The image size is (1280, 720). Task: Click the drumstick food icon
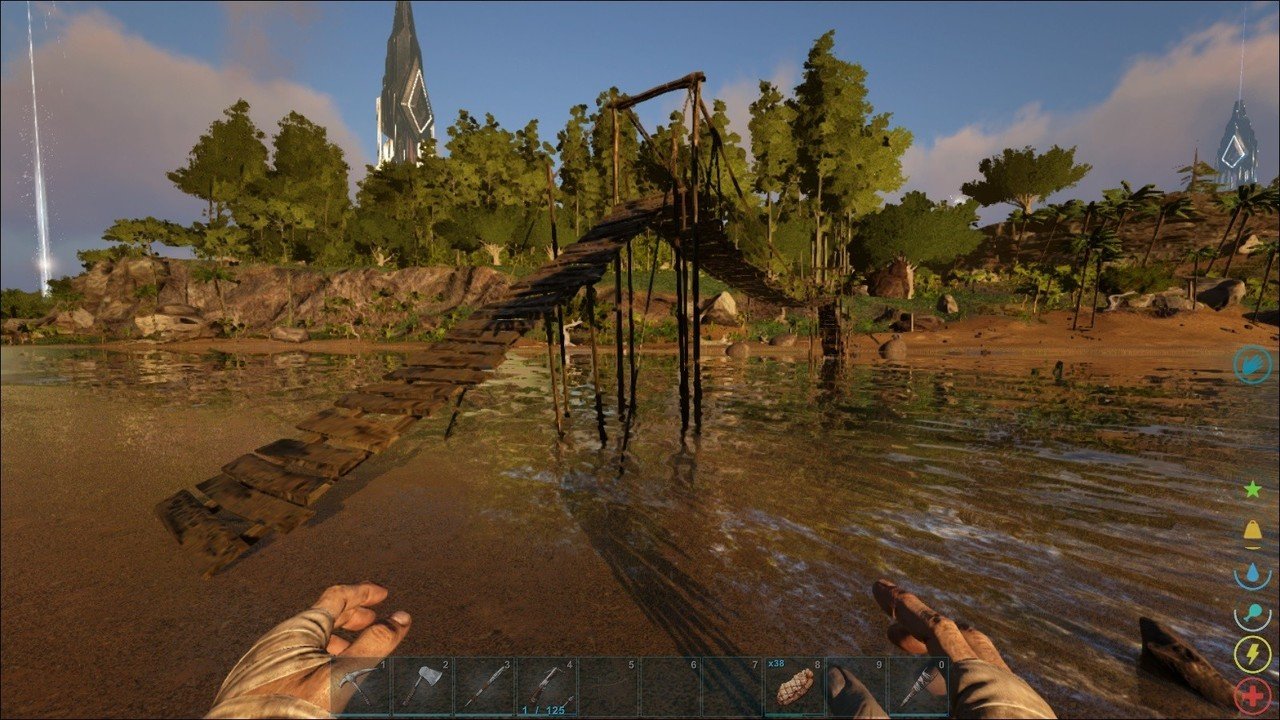(1252, 614)
